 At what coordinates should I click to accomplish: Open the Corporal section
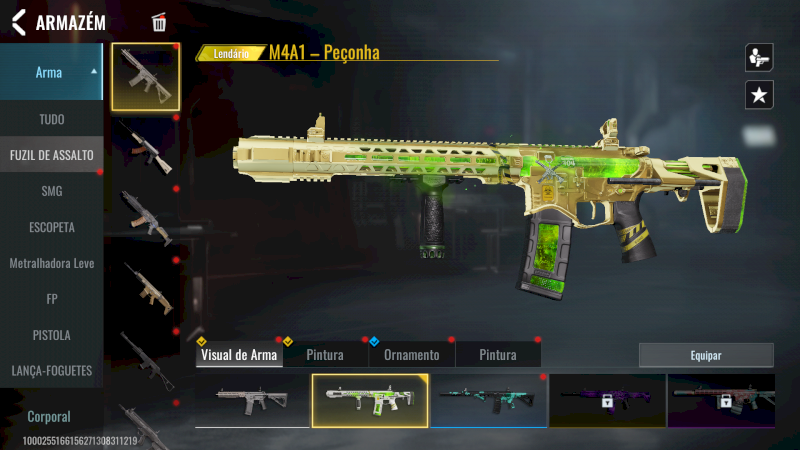coord(51,416)
